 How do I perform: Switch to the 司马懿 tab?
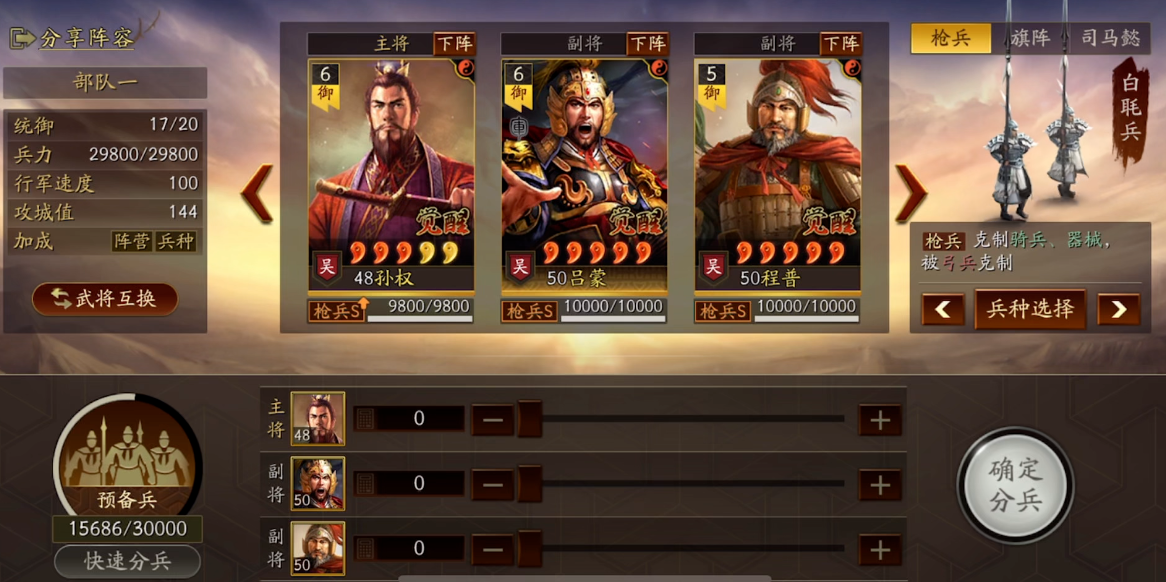coord(1110,38)
